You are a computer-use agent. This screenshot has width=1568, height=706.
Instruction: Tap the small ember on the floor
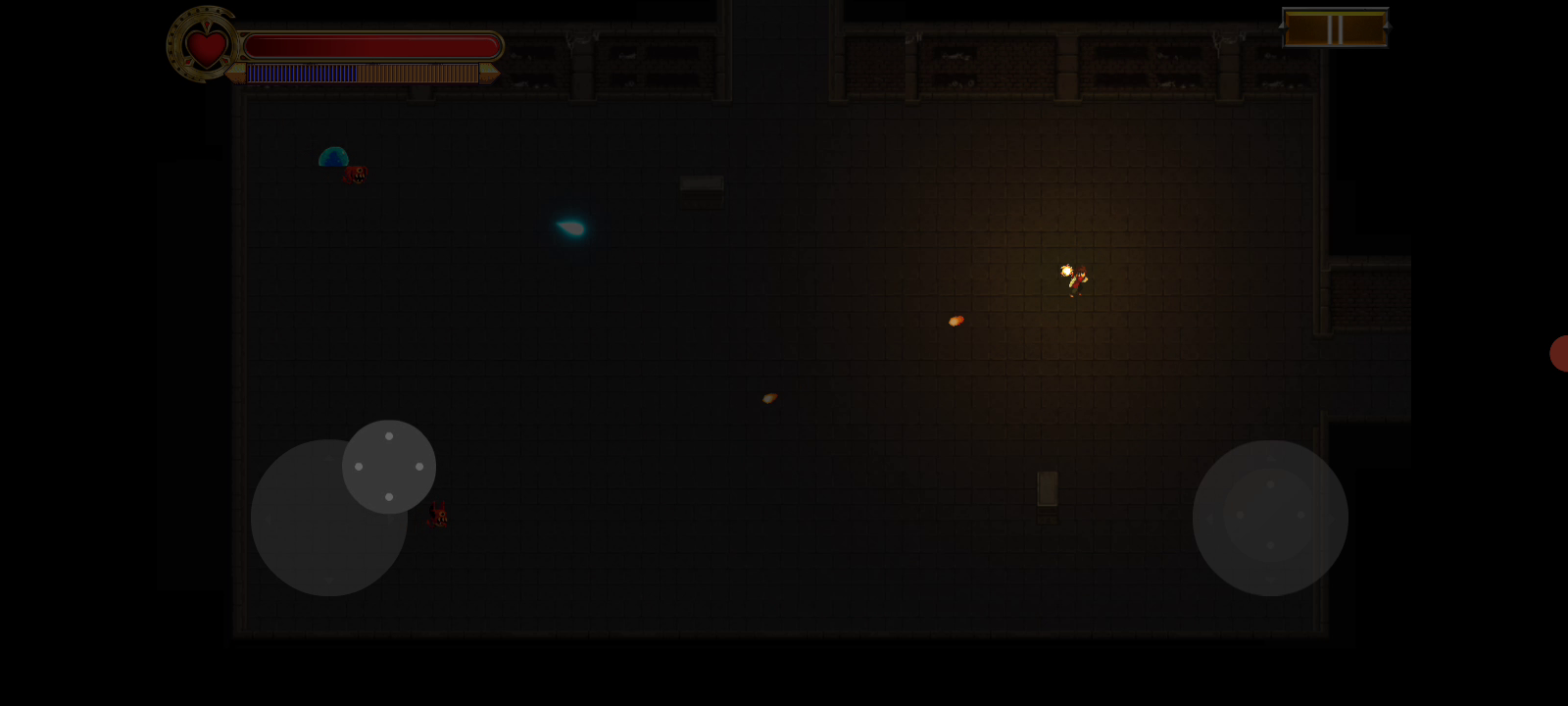point(768,396)
